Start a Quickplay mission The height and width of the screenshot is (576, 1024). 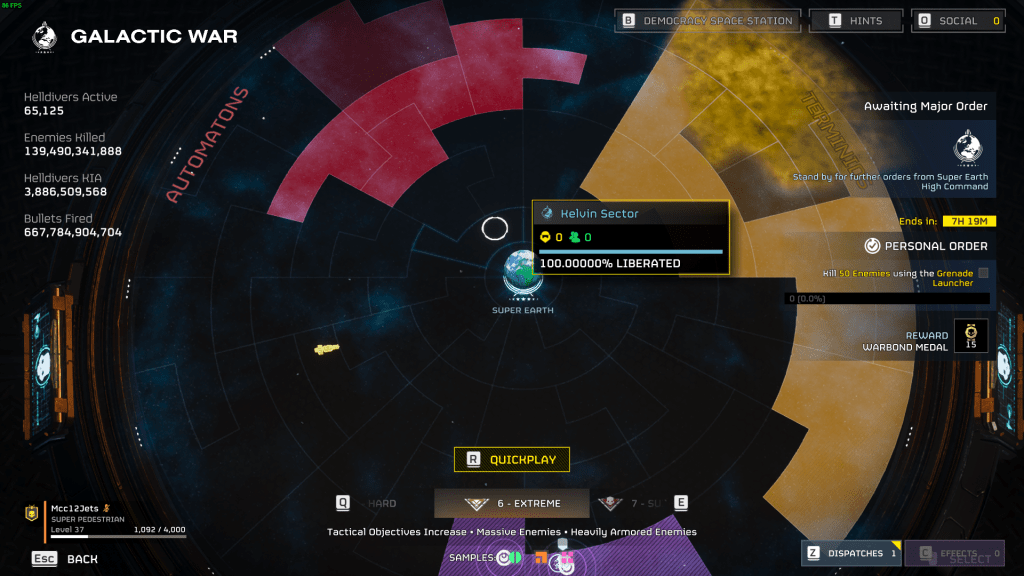click(x=512, y=460)
